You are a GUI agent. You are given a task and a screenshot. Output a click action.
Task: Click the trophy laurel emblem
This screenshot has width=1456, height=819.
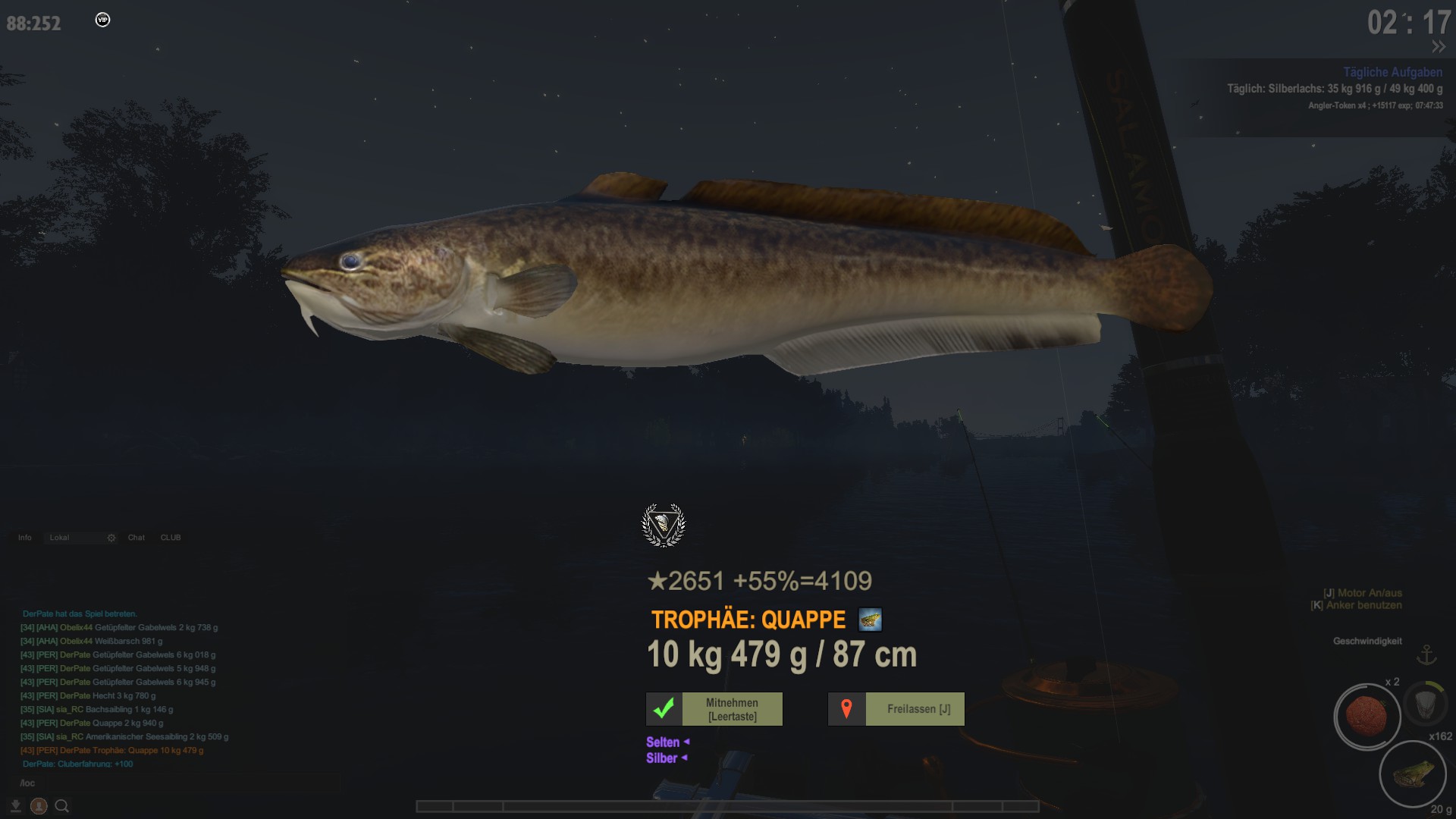(664, 525)
